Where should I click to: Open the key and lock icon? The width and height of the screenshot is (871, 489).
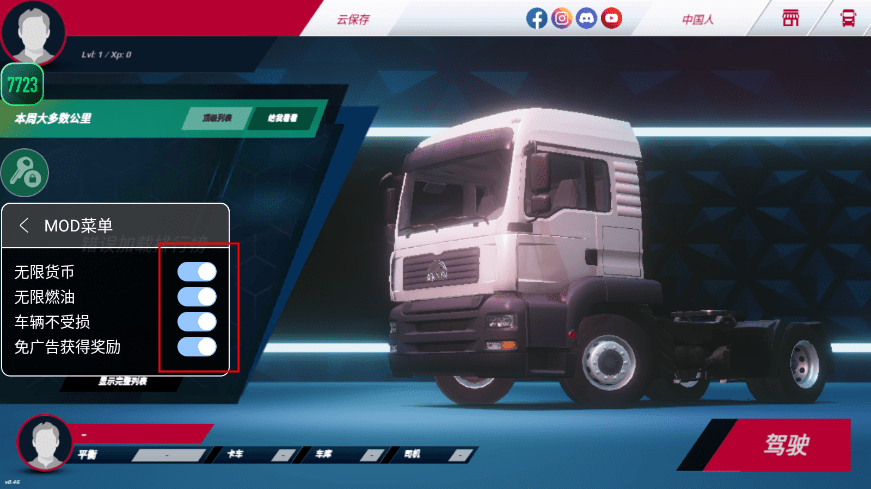click(x=24, y=173)
